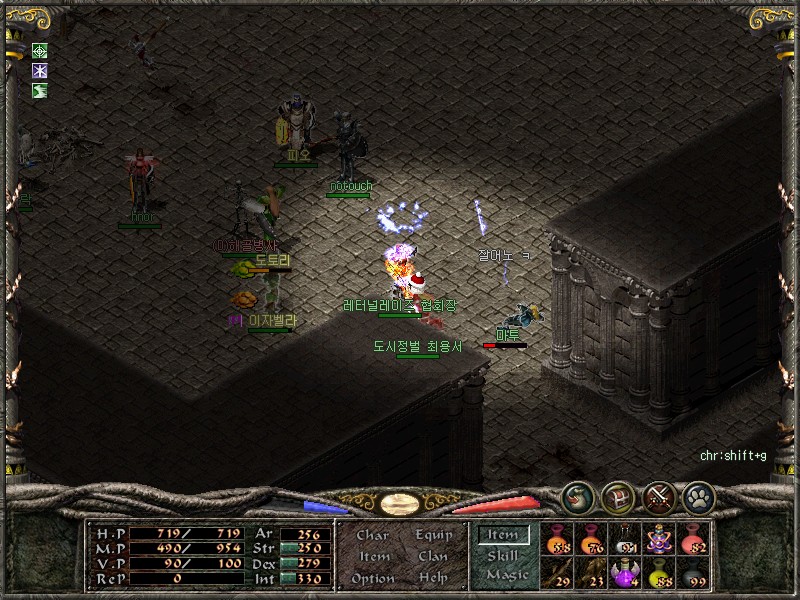800x600 pixels.
Task: Use the orange potion with count 76
Action: pyautogui.click(x=592, y=539)
